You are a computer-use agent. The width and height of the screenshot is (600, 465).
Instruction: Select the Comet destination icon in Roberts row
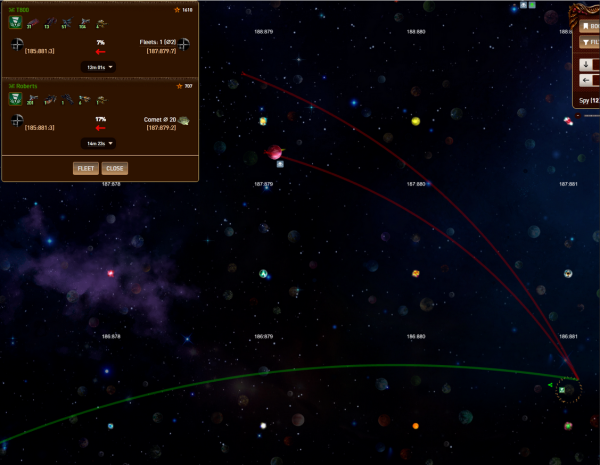[x=185, y=120]
